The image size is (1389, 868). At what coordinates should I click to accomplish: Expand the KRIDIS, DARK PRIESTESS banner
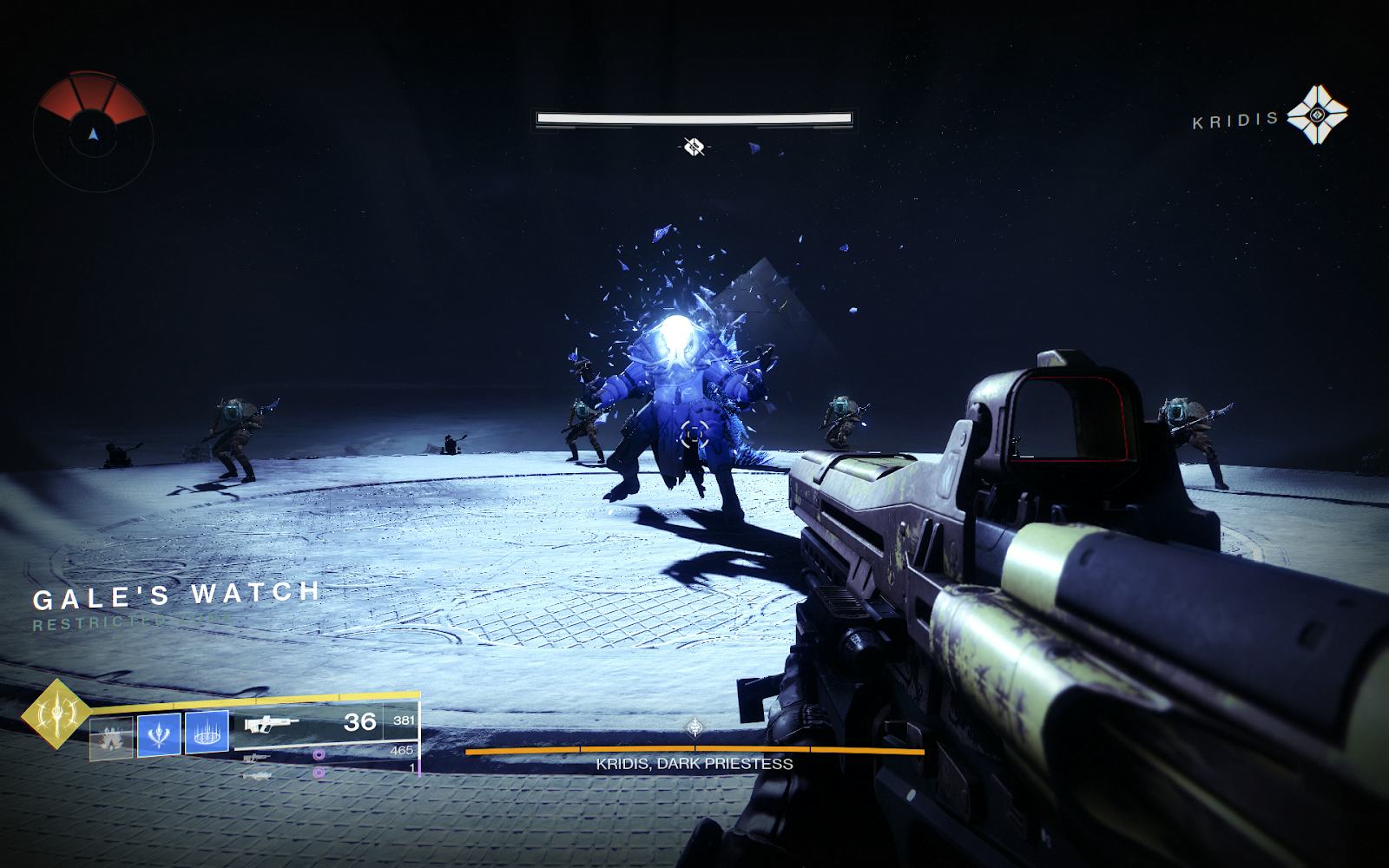click(693, 765)
